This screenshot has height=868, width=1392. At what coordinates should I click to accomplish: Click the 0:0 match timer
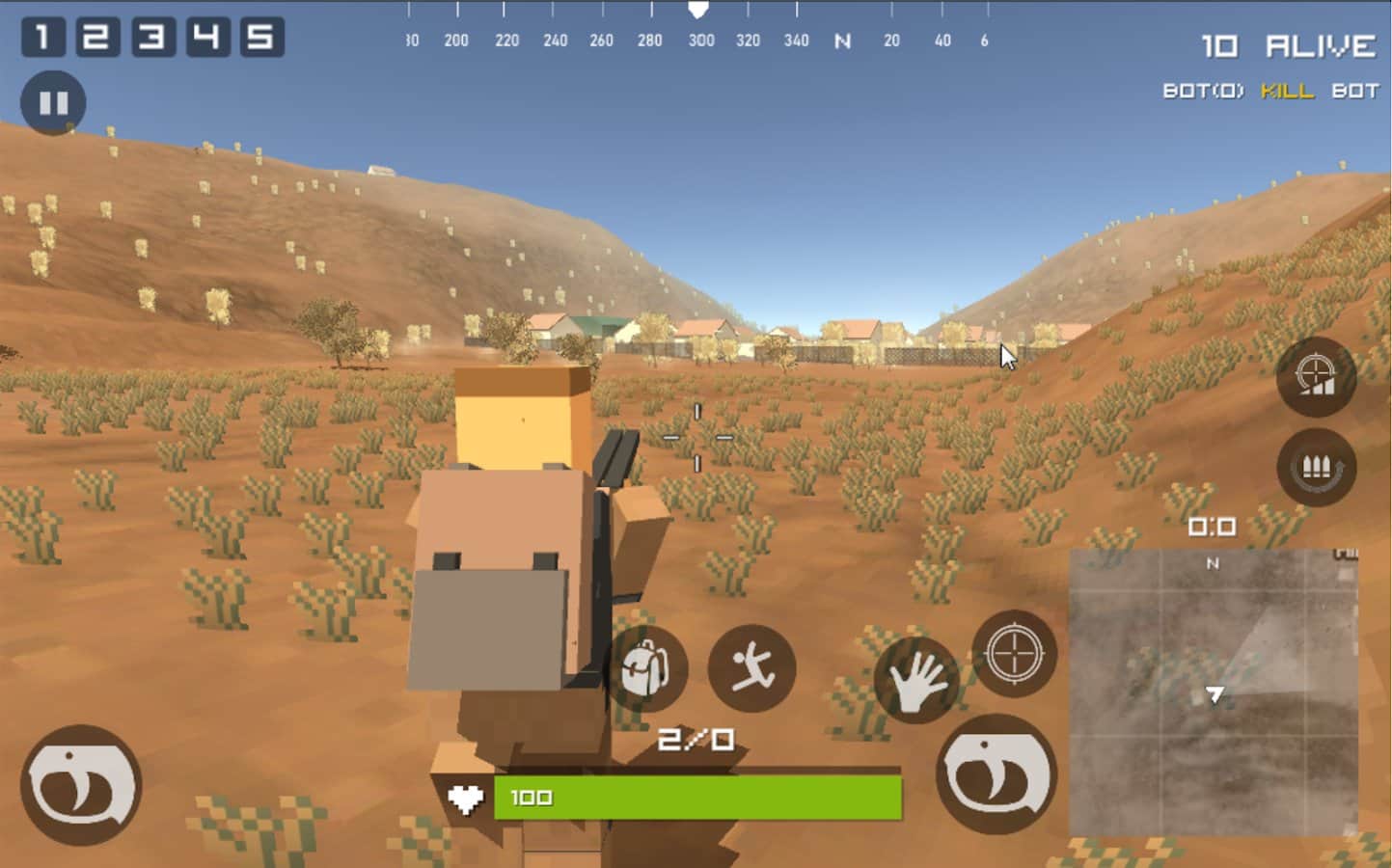coord(1212,527)
